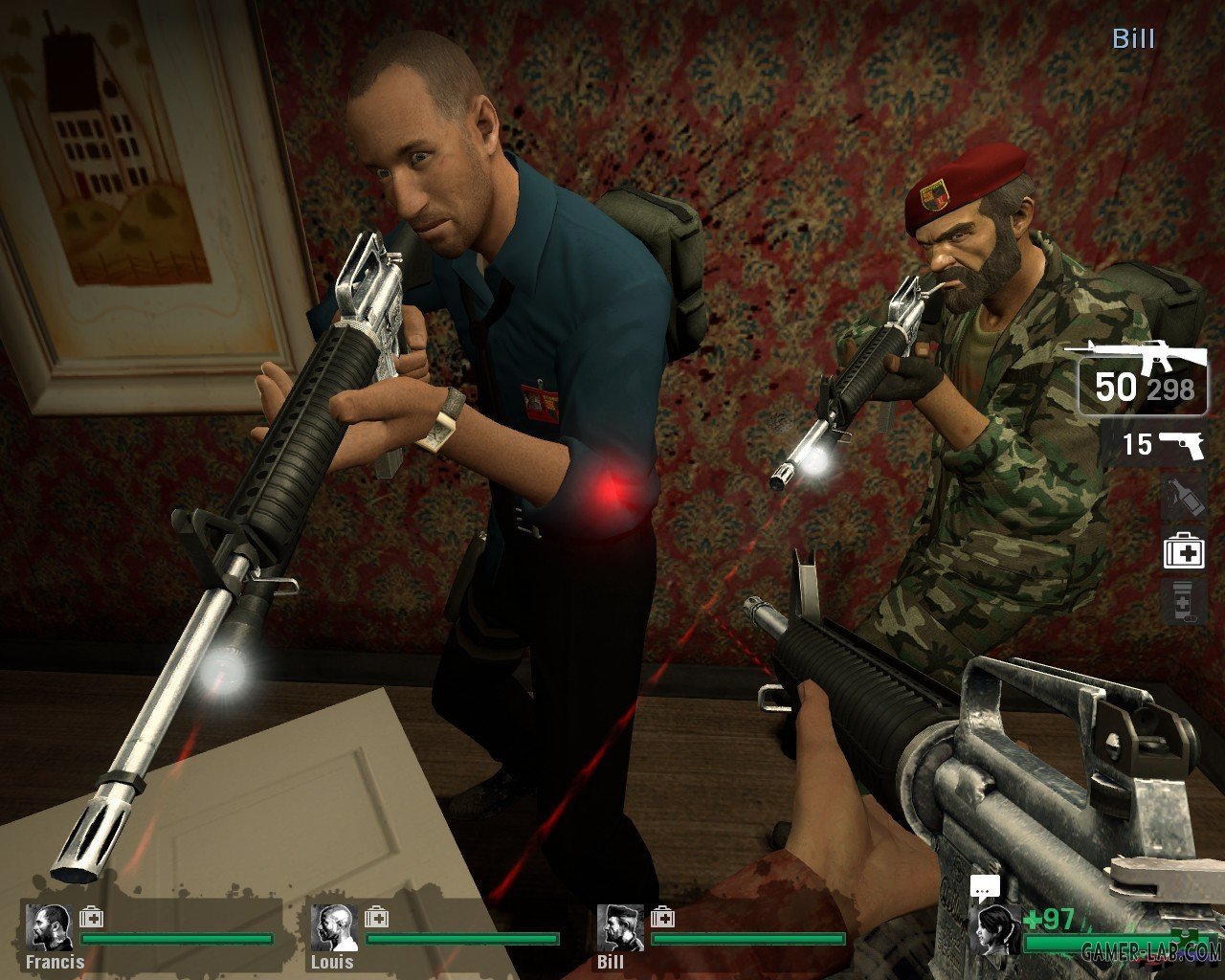1225x980 pixels.
Task: Click your own survivor portrait
Action: [x=994, y=930]
